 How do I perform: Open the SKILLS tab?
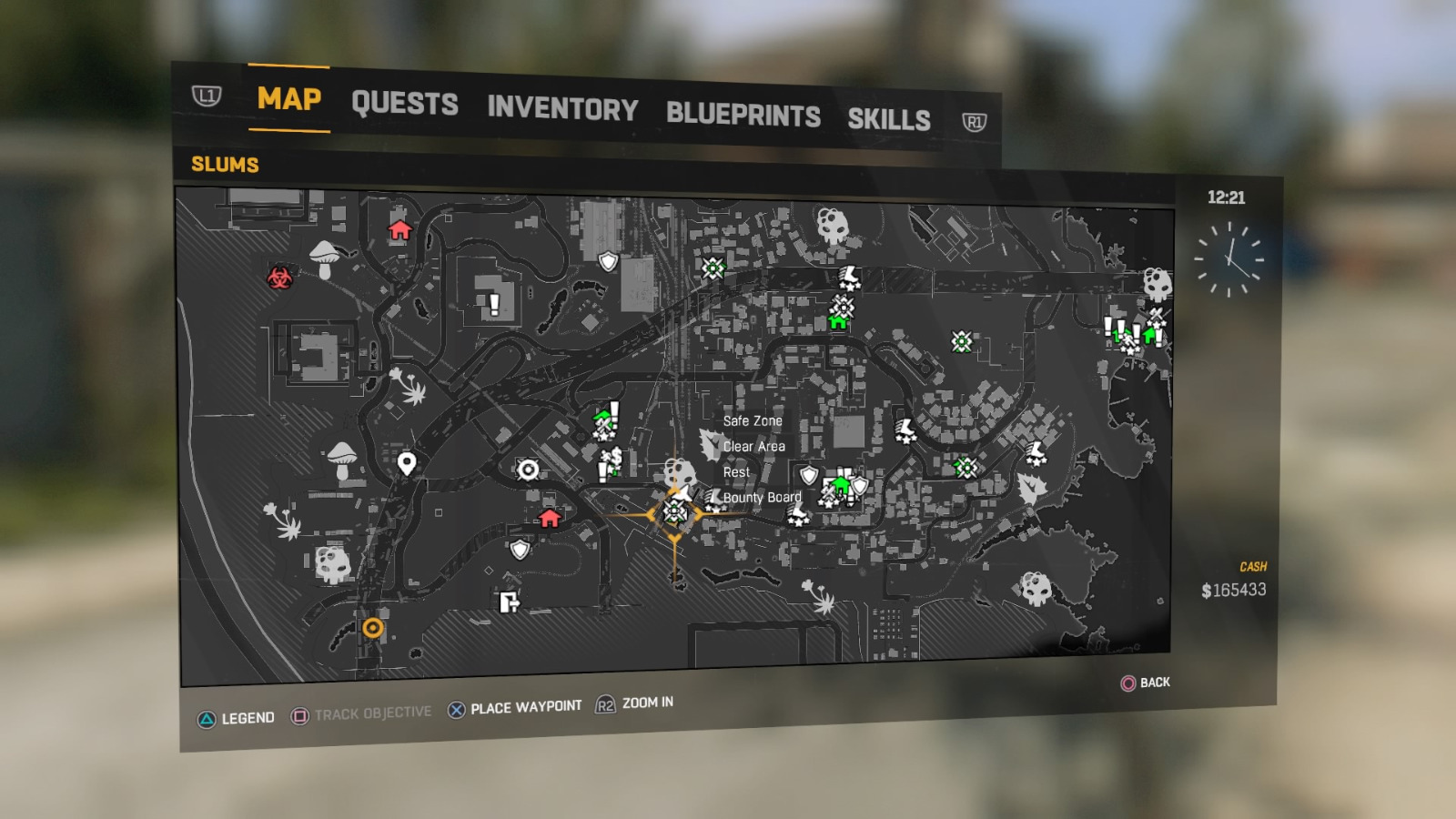[889, 118]
